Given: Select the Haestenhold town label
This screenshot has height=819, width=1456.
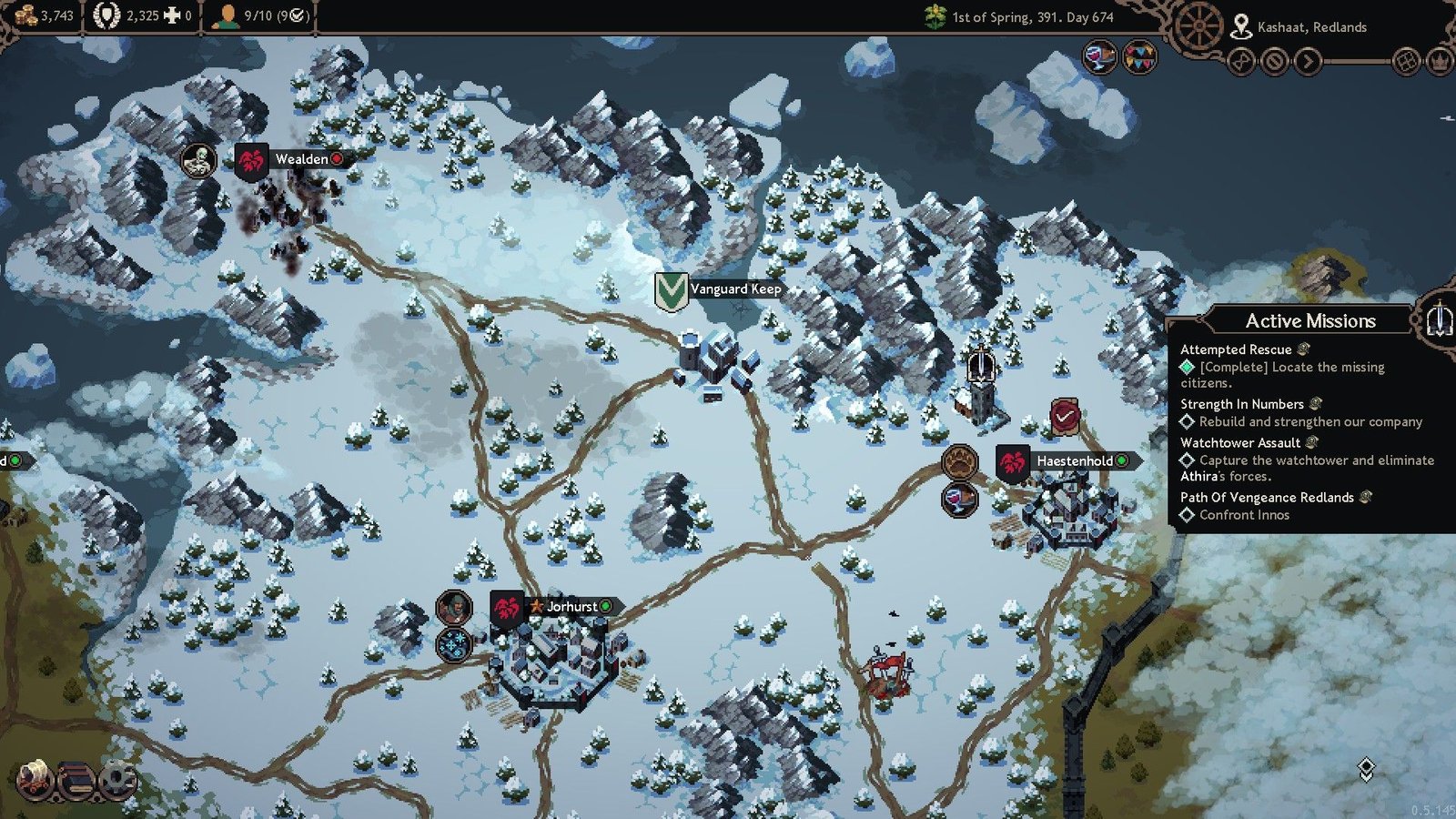Looking at the screenshot, I should (x=1074, y=460).
